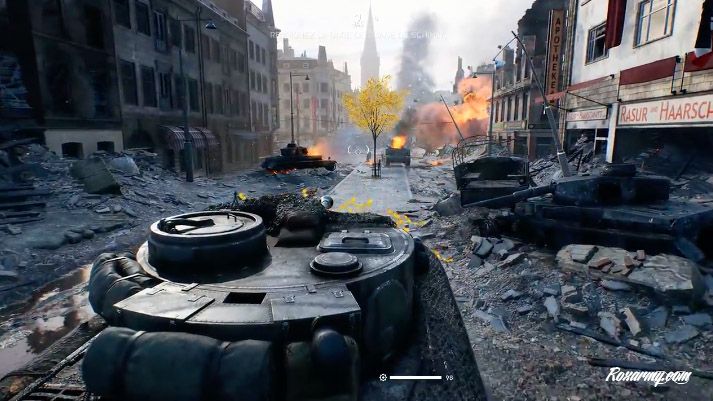Click the Roxarmy.com watermark logo

(647, 376)
